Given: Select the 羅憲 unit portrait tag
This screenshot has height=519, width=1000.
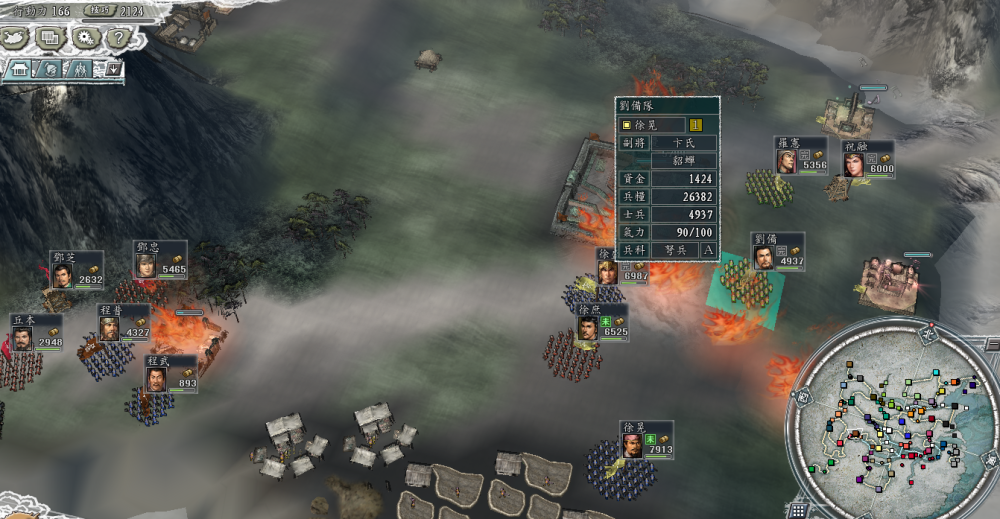Looking at the screenshot, I should tap(801, 156).
